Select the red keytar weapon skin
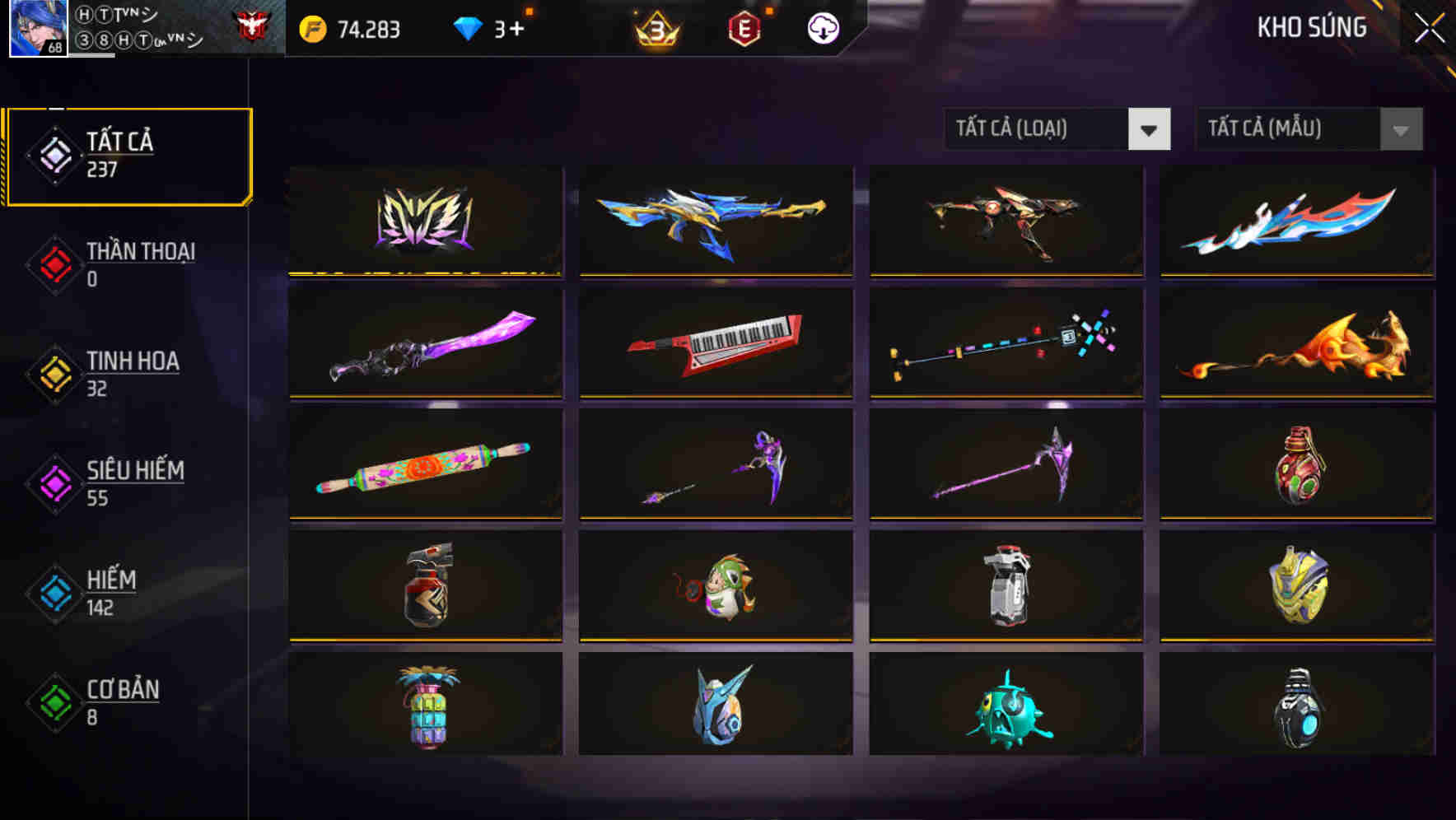The height and width of the screenshot is (820, 1456). coord(716,344)
